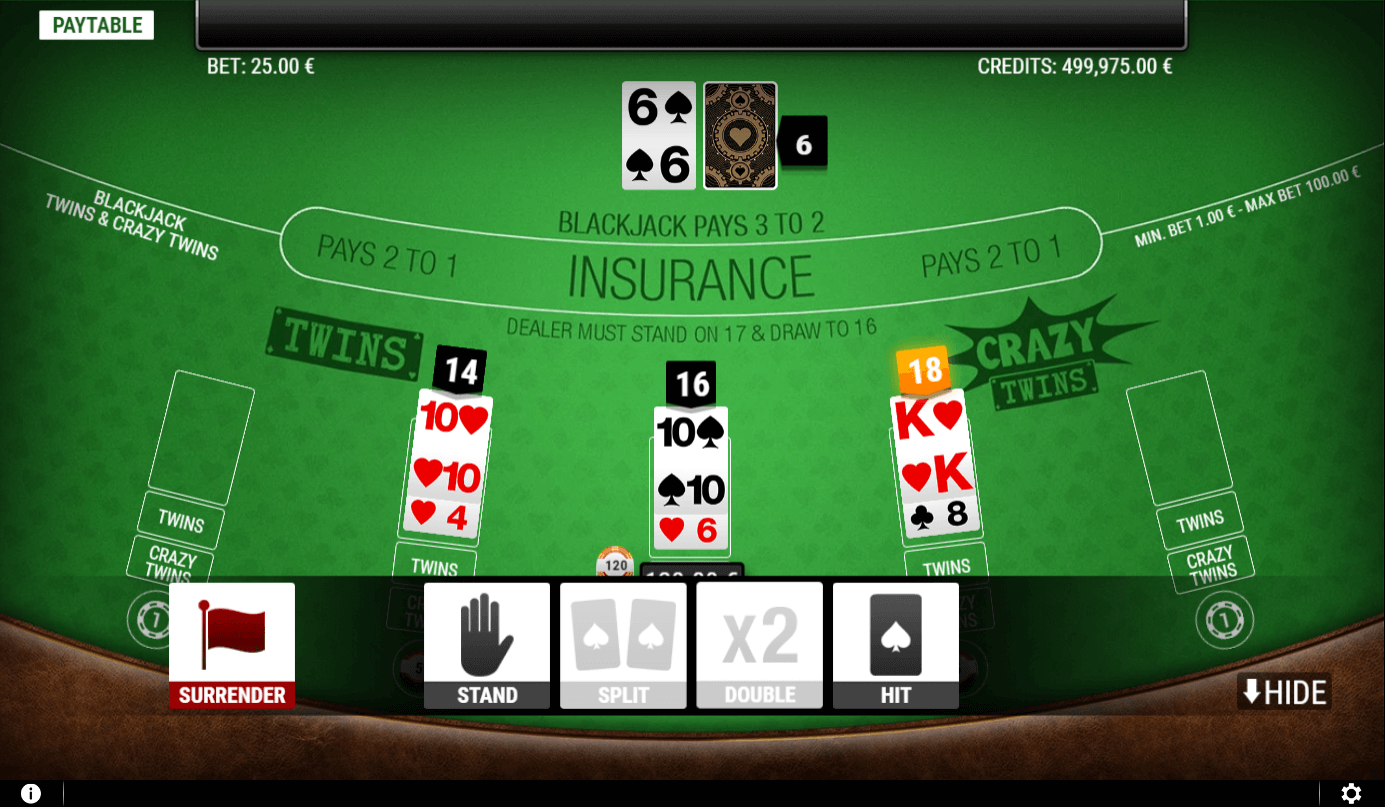Open the PAYTABLE

[96, 24]
